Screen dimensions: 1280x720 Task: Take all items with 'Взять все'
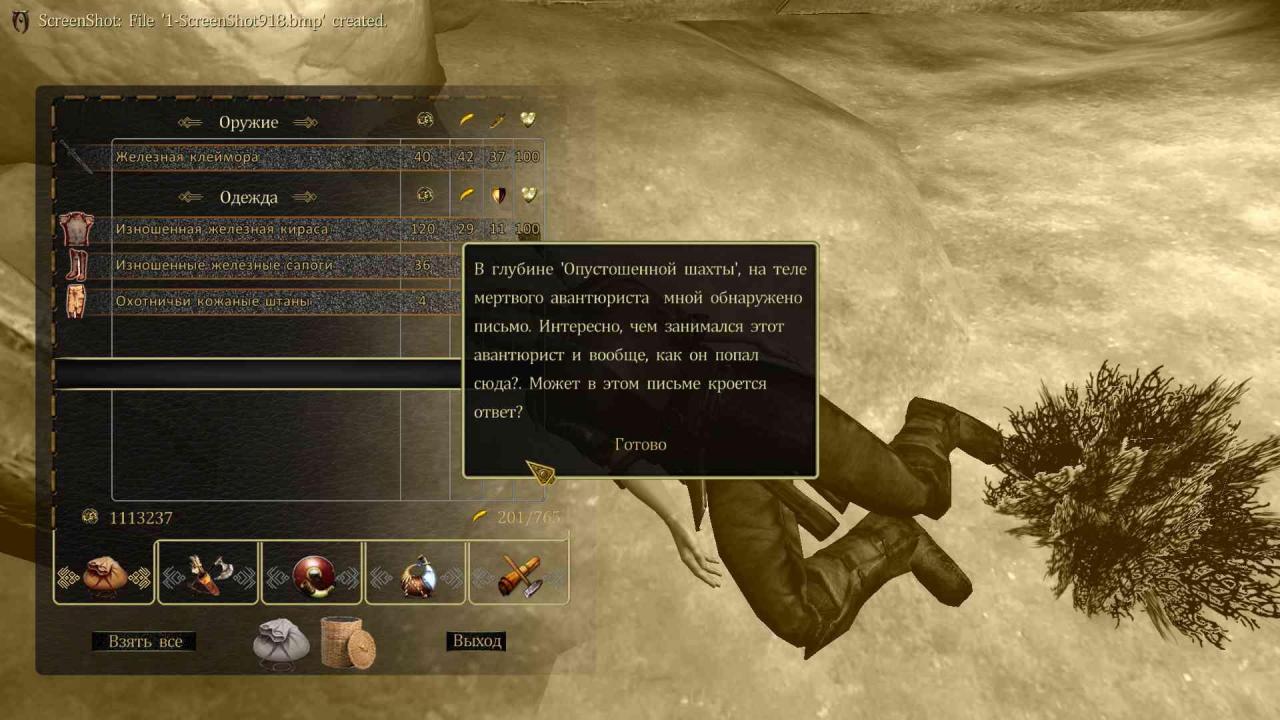(144, 641)
